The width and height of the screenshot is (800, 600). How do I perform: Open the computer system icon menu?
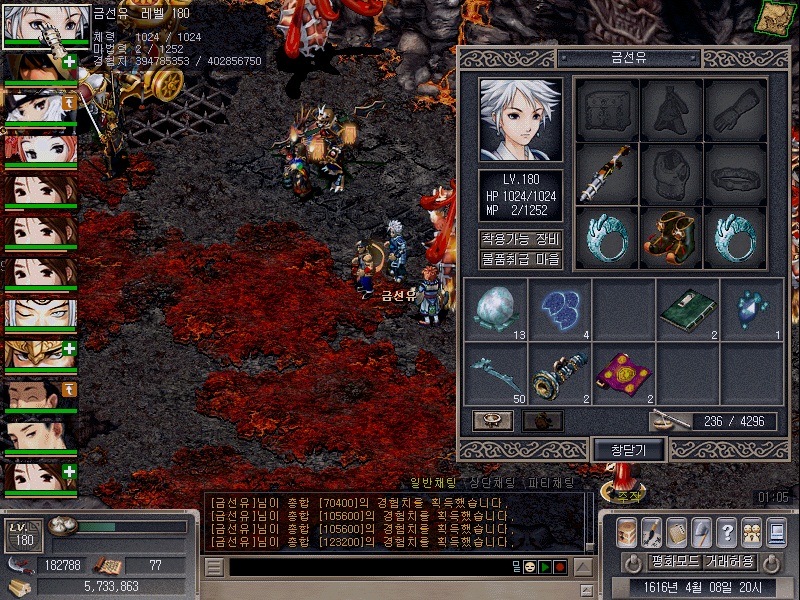(x=776, y=533)
